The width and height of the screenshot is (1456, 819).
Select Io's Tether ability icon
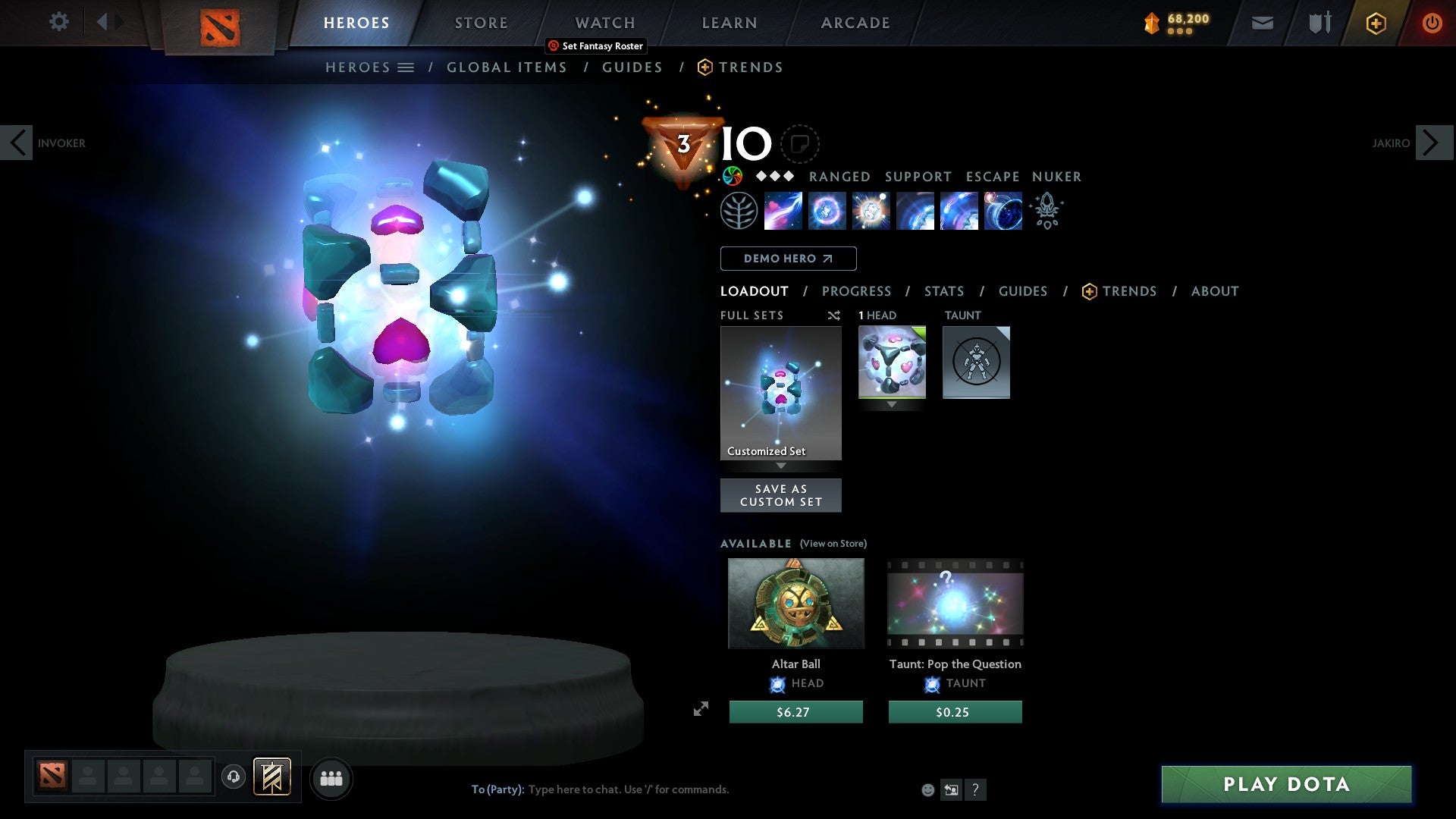tap(783, 211)
